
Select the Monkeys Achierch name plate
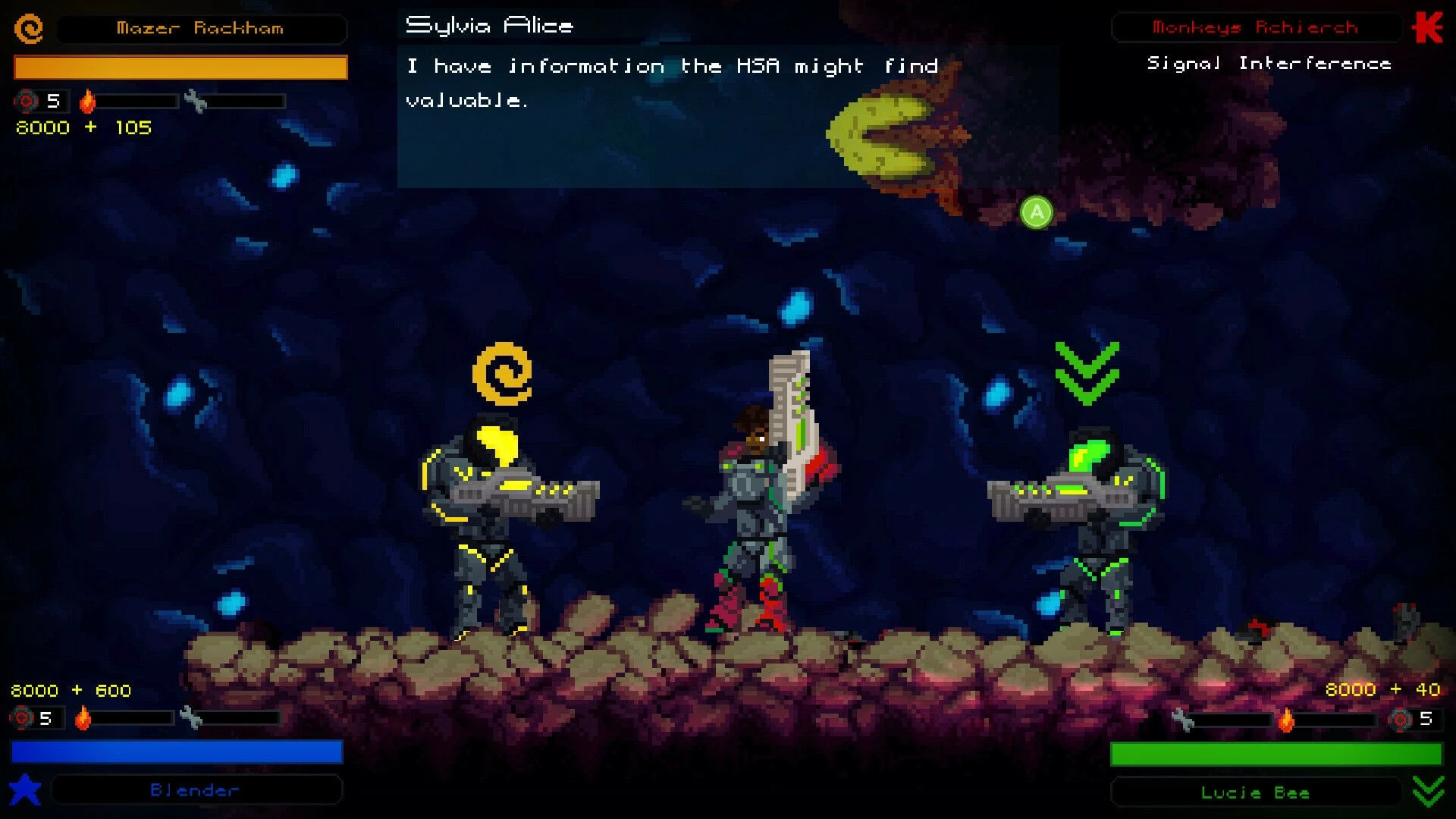click(1255, 28)
